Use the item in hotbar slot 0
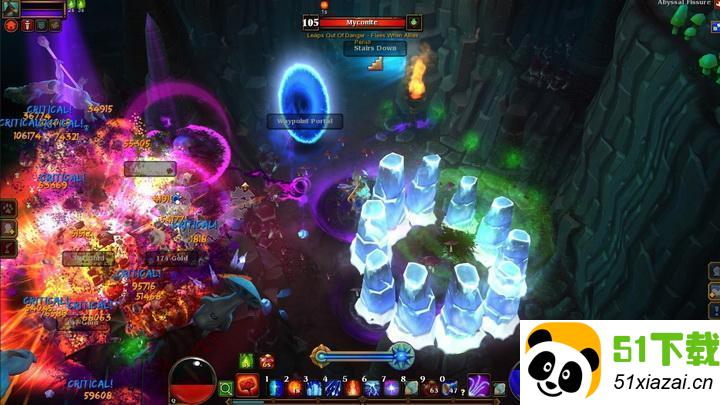720x405 pixels. tap(449, 386)
